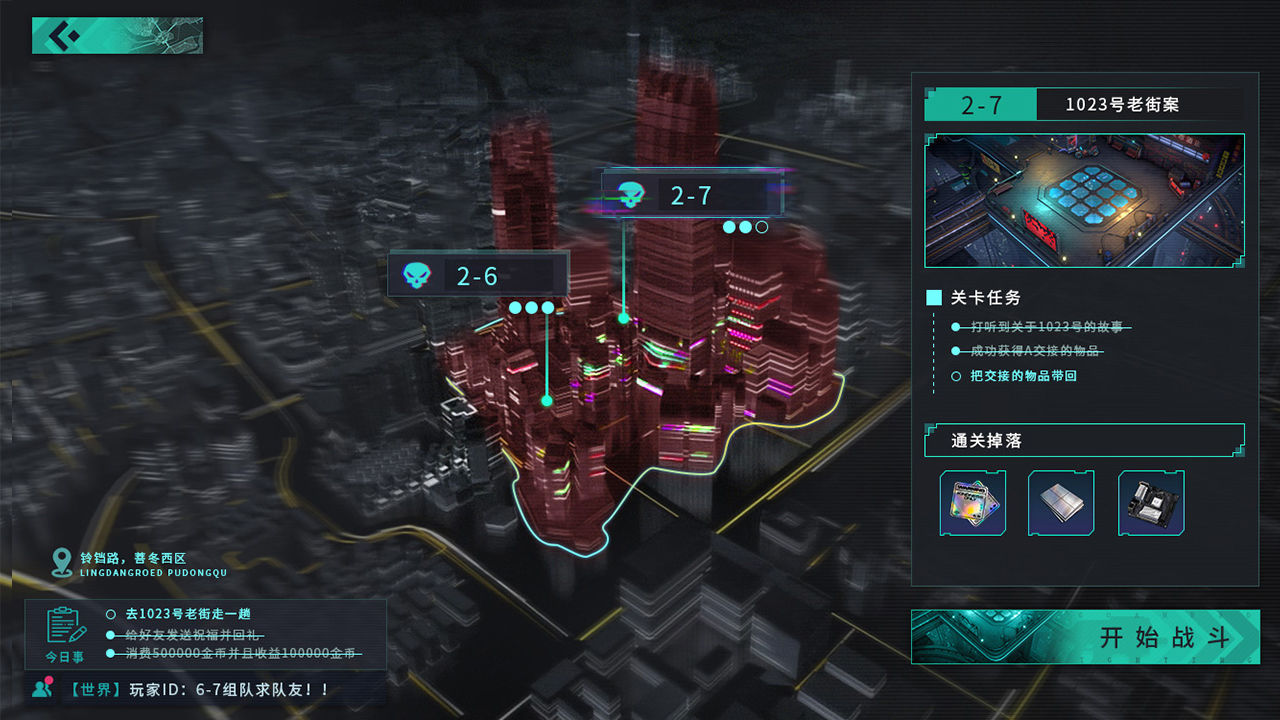Inspect the circuit board drop reward
The width and height of the screenshot is (1280, 720).
[1151, 503]
